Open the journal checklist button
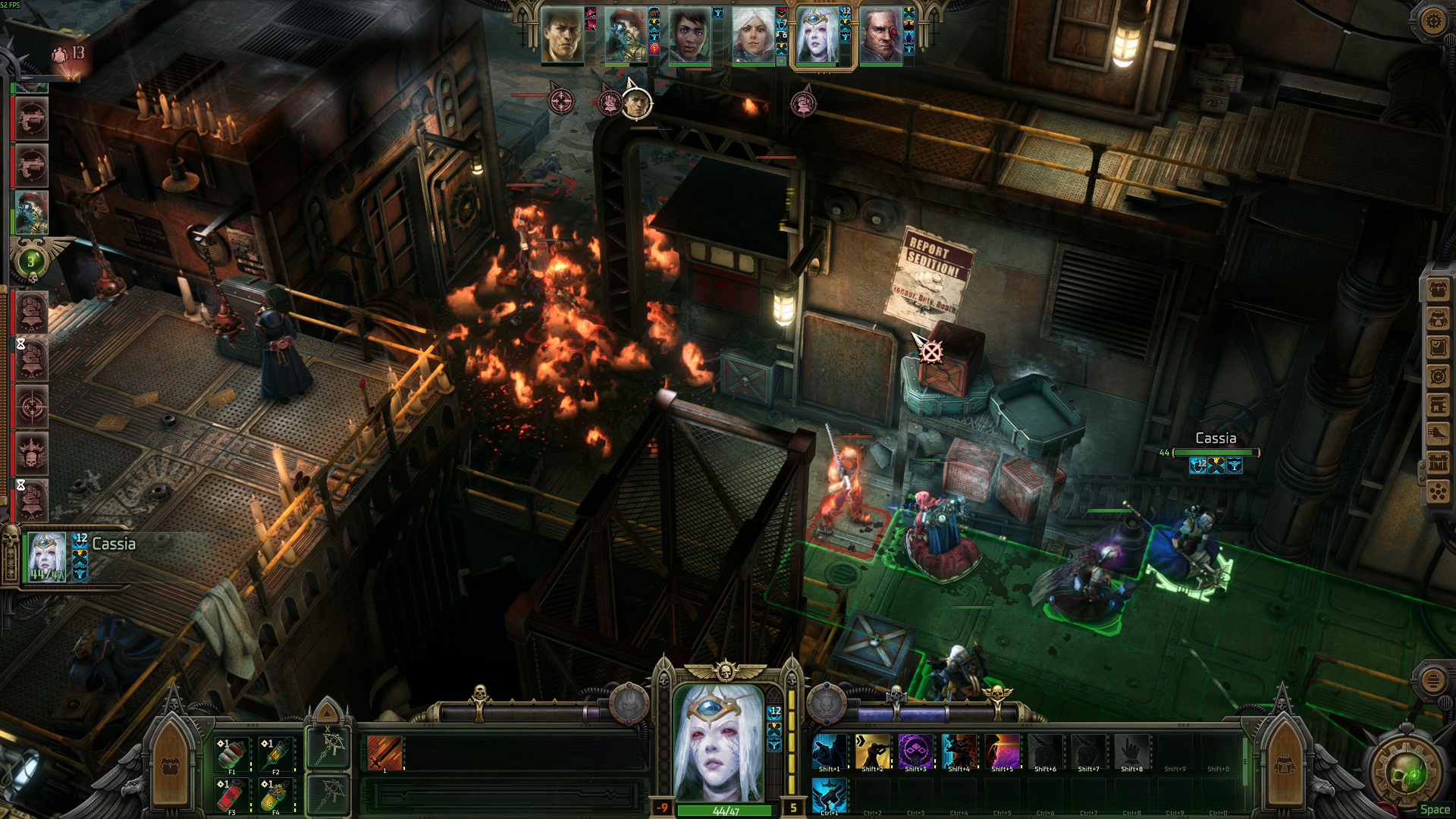Viewport: 1456px width, 819px height. 1439,347
